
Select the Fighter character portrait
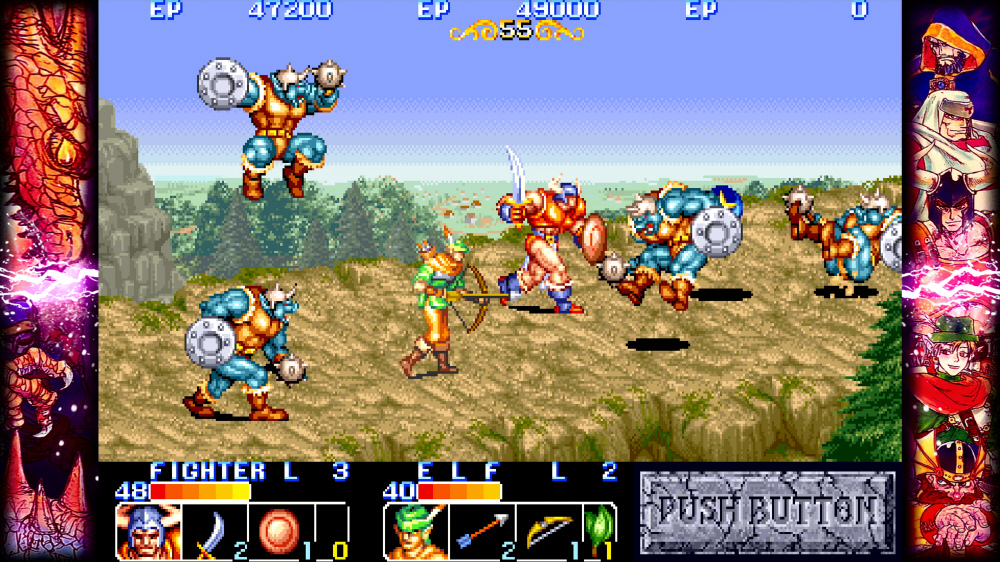[148, 530]
